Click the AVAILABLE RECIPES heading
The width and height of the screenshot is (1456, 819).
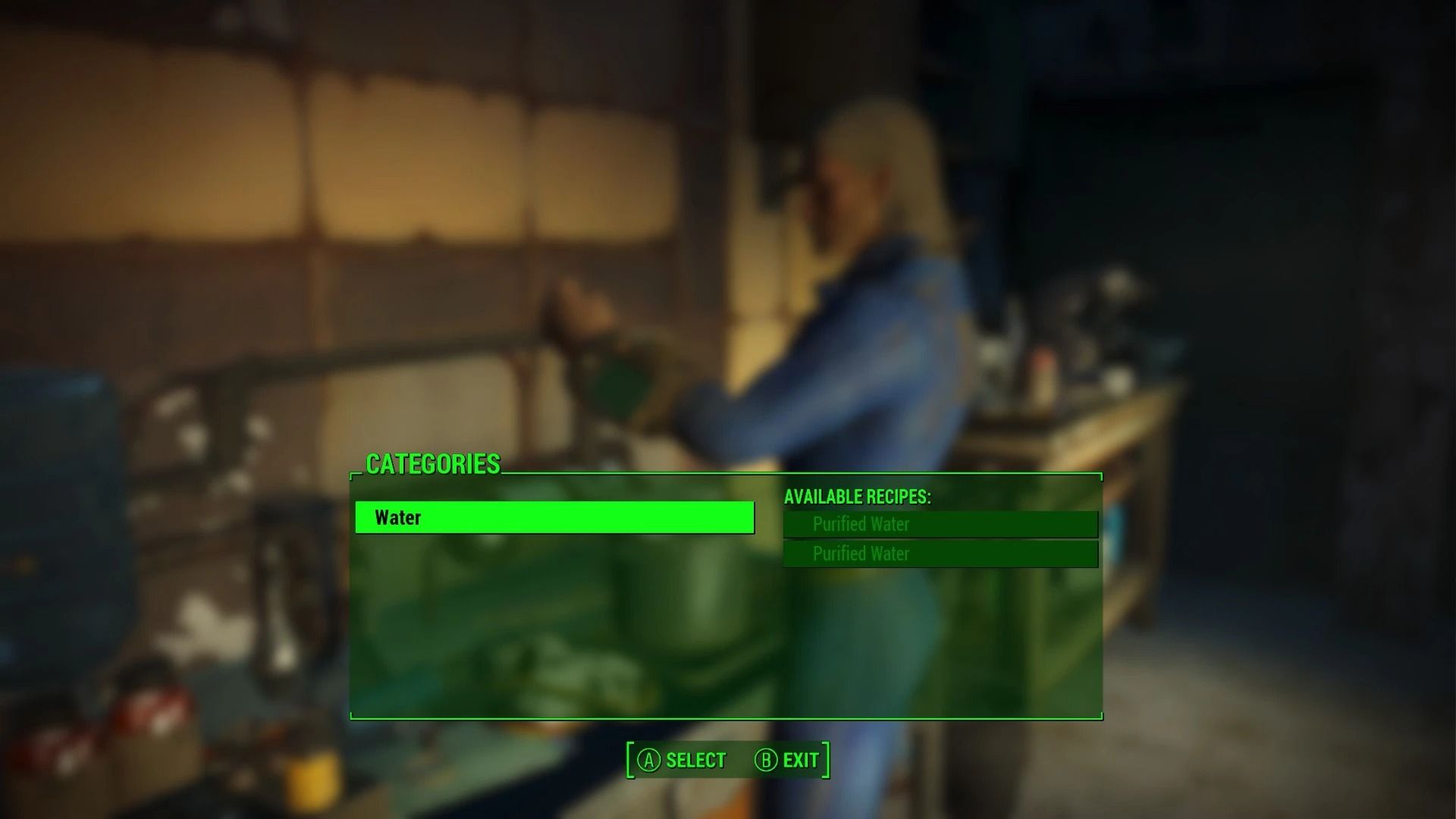pyautogui.click(x=858, y=497)
